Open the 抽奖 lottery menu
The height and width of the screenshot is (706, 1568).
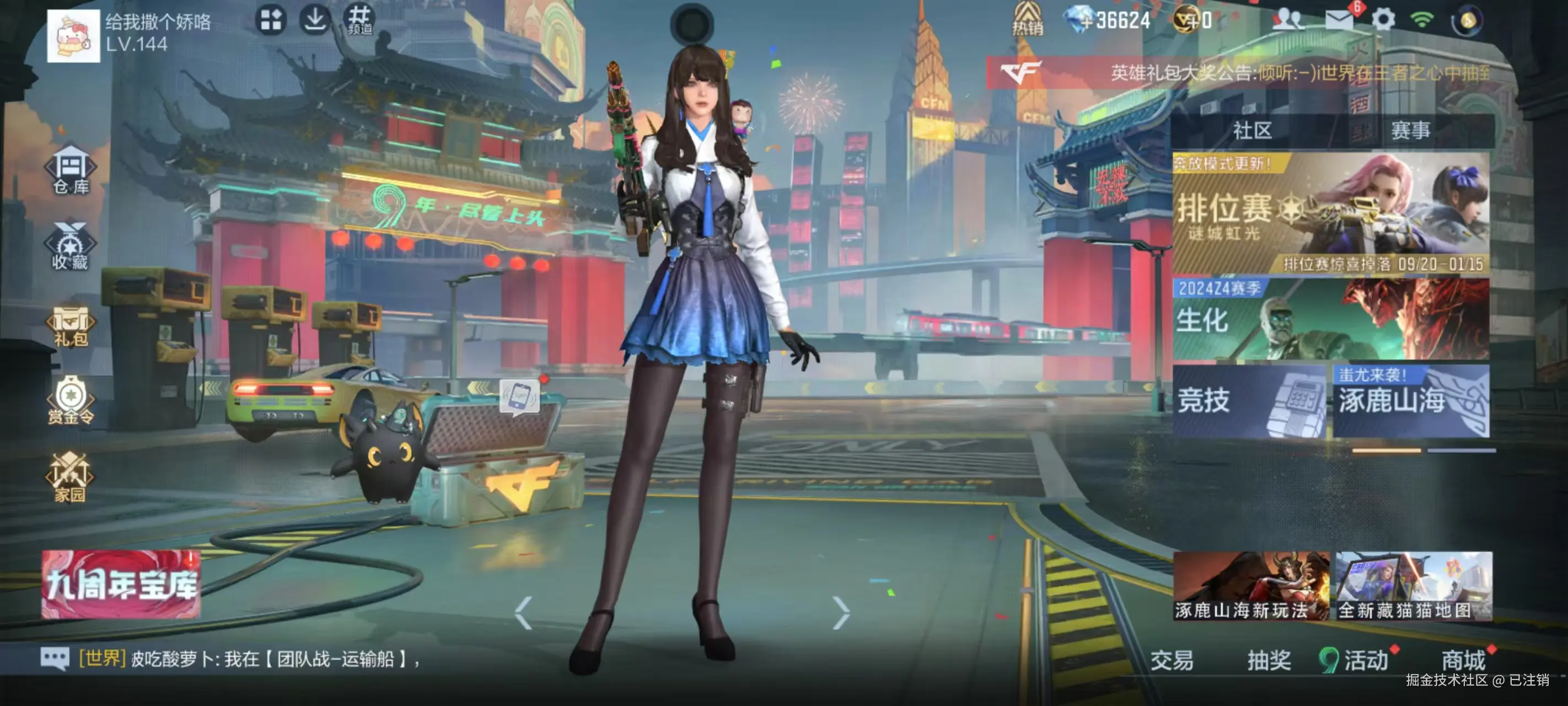[x=1269, y=660]
